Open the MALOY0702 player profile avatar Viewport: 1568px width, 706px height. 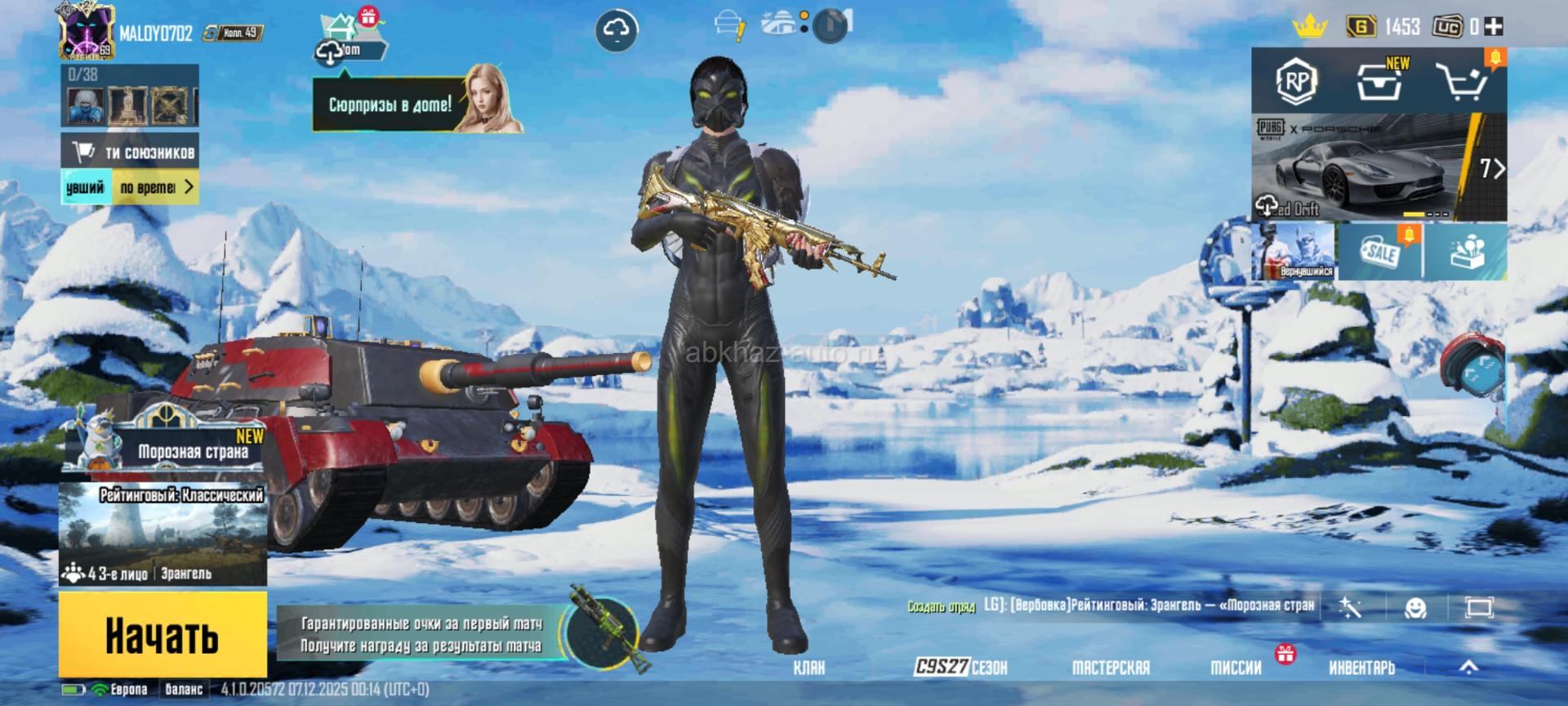click(86, 33)
